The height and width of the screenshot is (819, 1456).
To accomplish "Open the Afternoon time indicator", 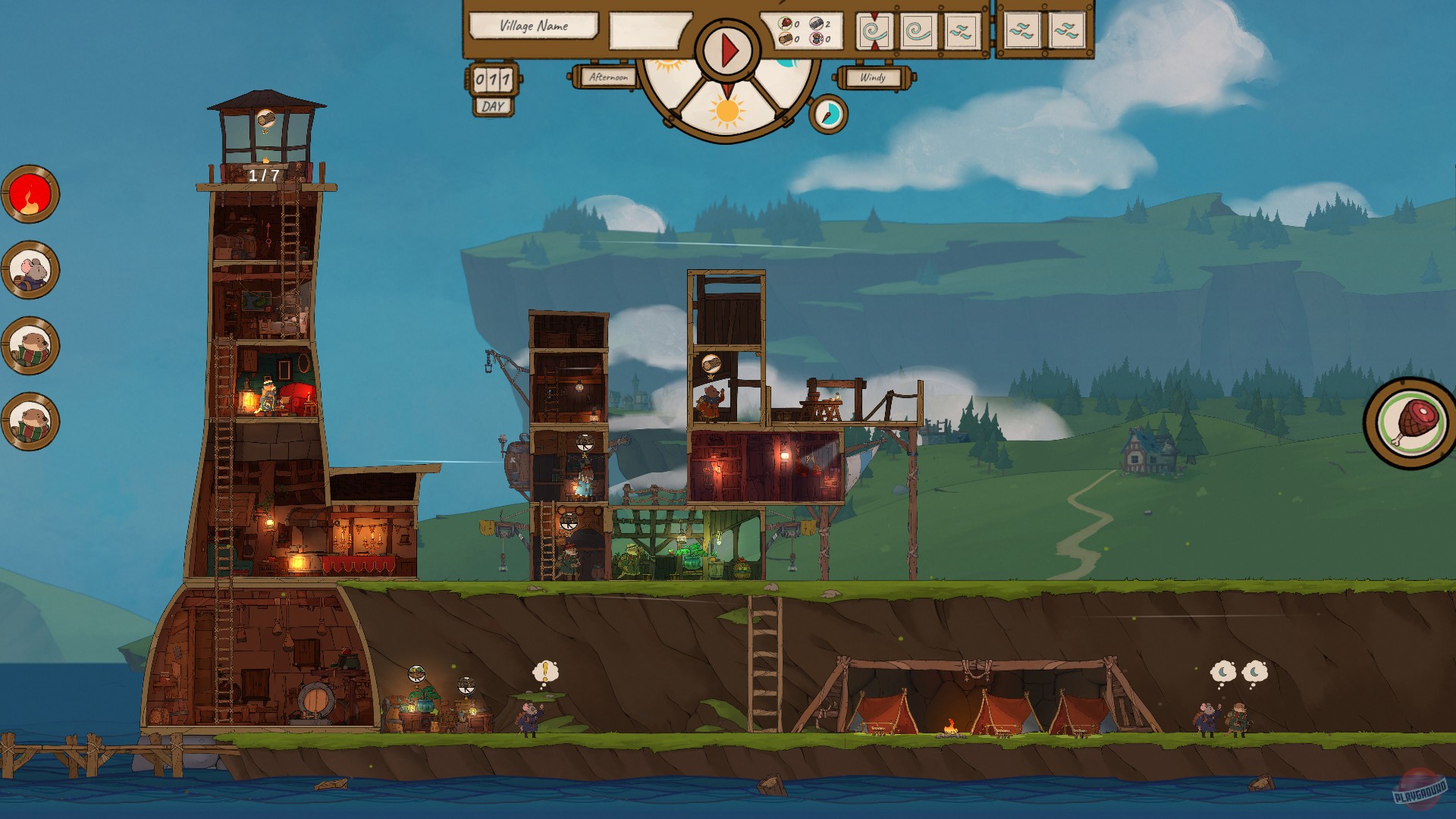I will pos(610,76).
